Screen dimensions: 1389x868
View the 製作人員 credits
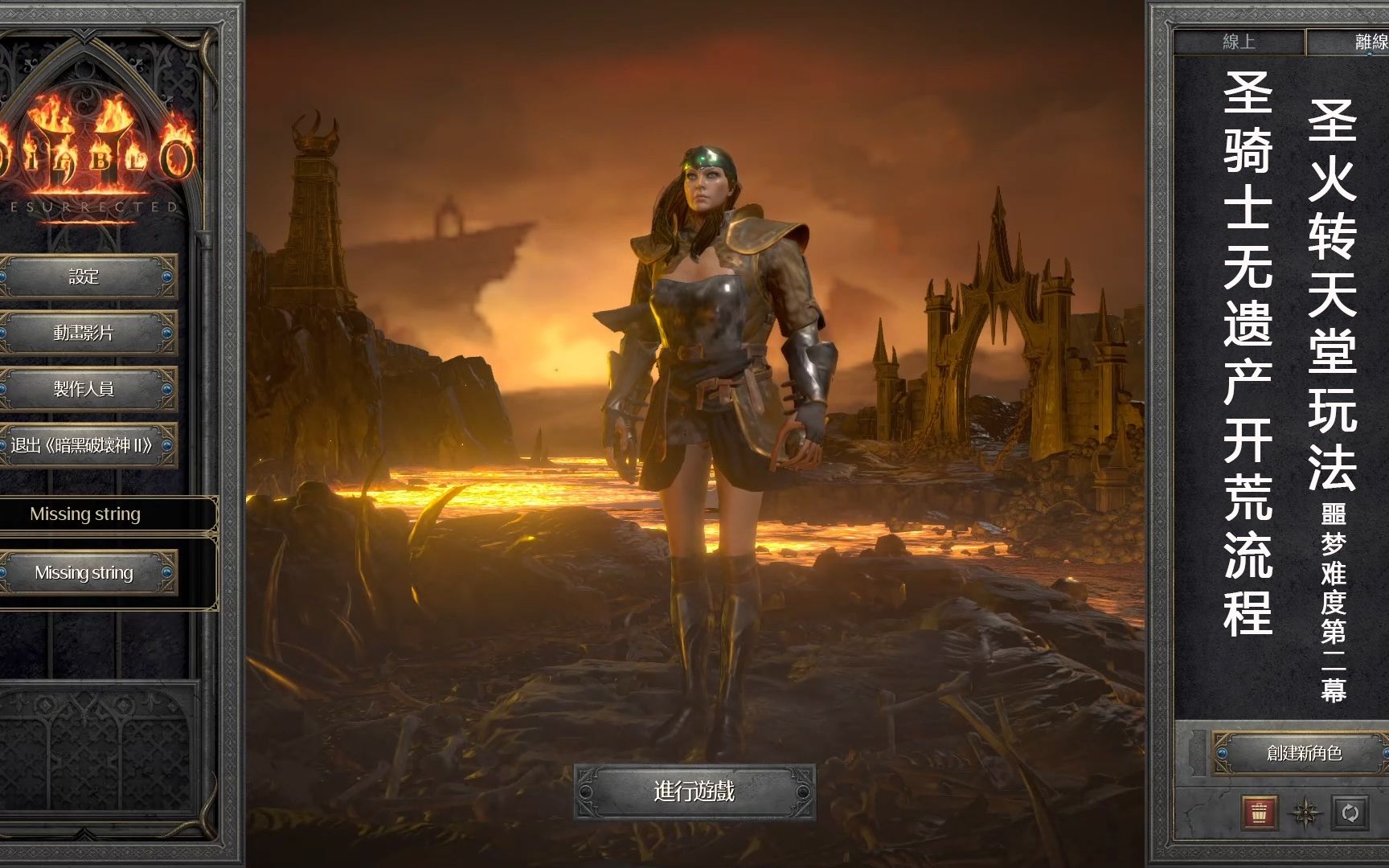point(84,389)
